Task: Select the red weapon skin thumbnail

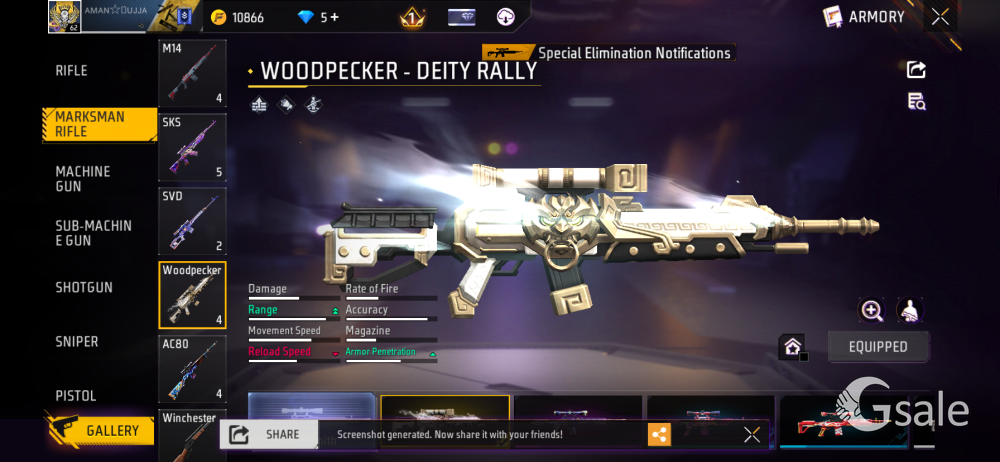Action: click(842, 422)
